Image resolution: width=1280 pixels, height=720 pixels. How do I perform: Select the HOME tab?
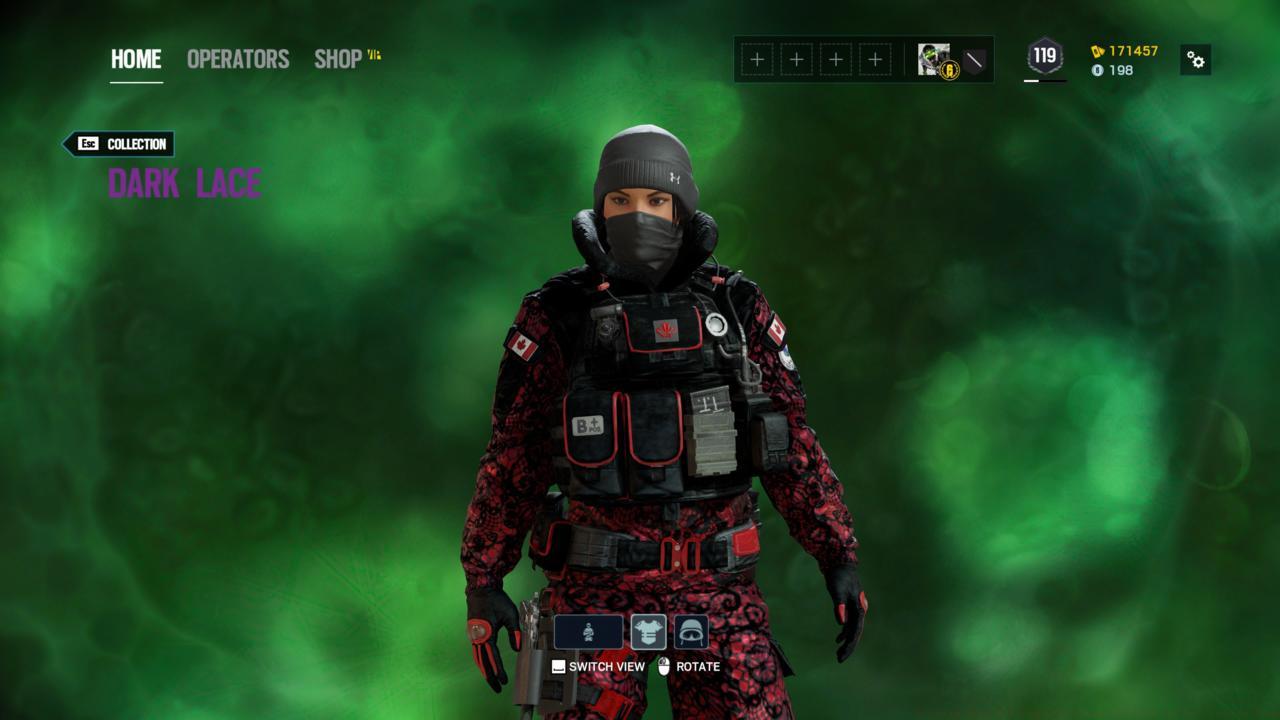[134, 59]
